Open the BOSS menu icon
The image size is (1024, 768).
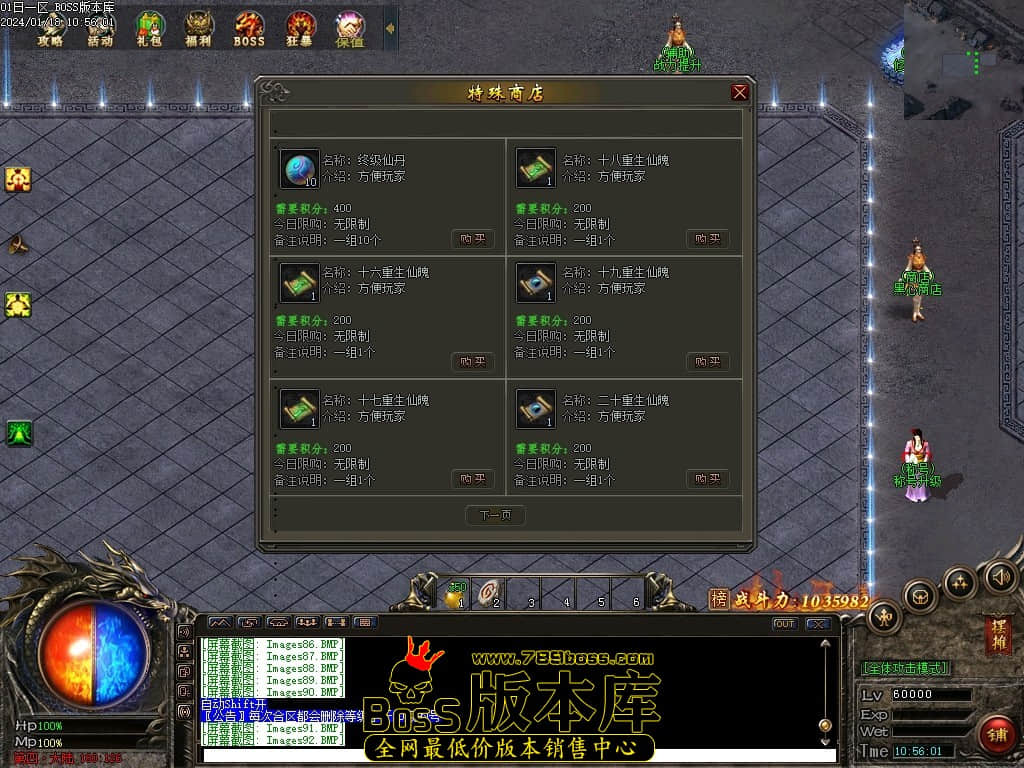pyautogui.click(x=249, y=29)
